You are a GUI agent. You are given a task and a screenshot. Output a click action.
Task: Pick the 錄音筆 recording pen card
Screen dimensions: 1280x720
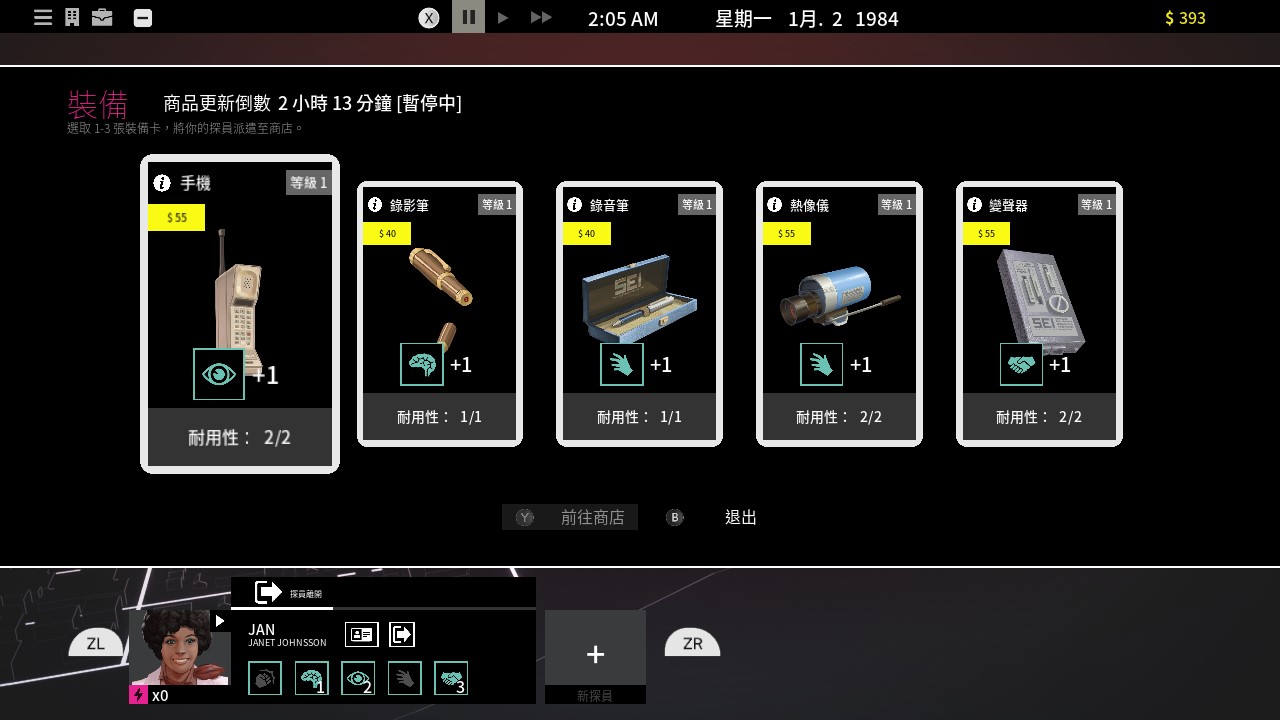(639, 313)
